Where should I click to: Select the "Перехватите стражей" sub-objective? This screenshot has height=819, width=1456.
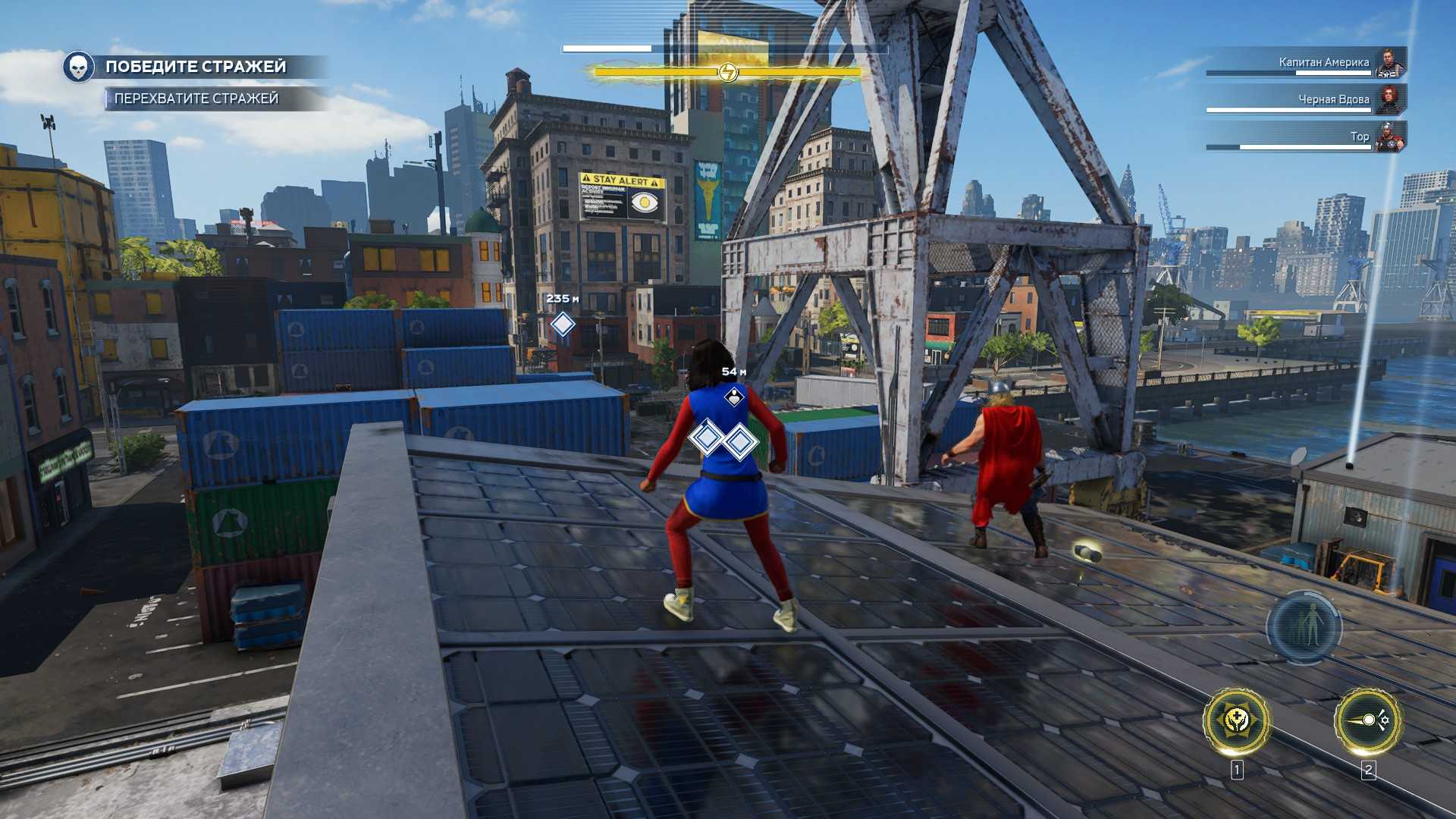(196, 99)
